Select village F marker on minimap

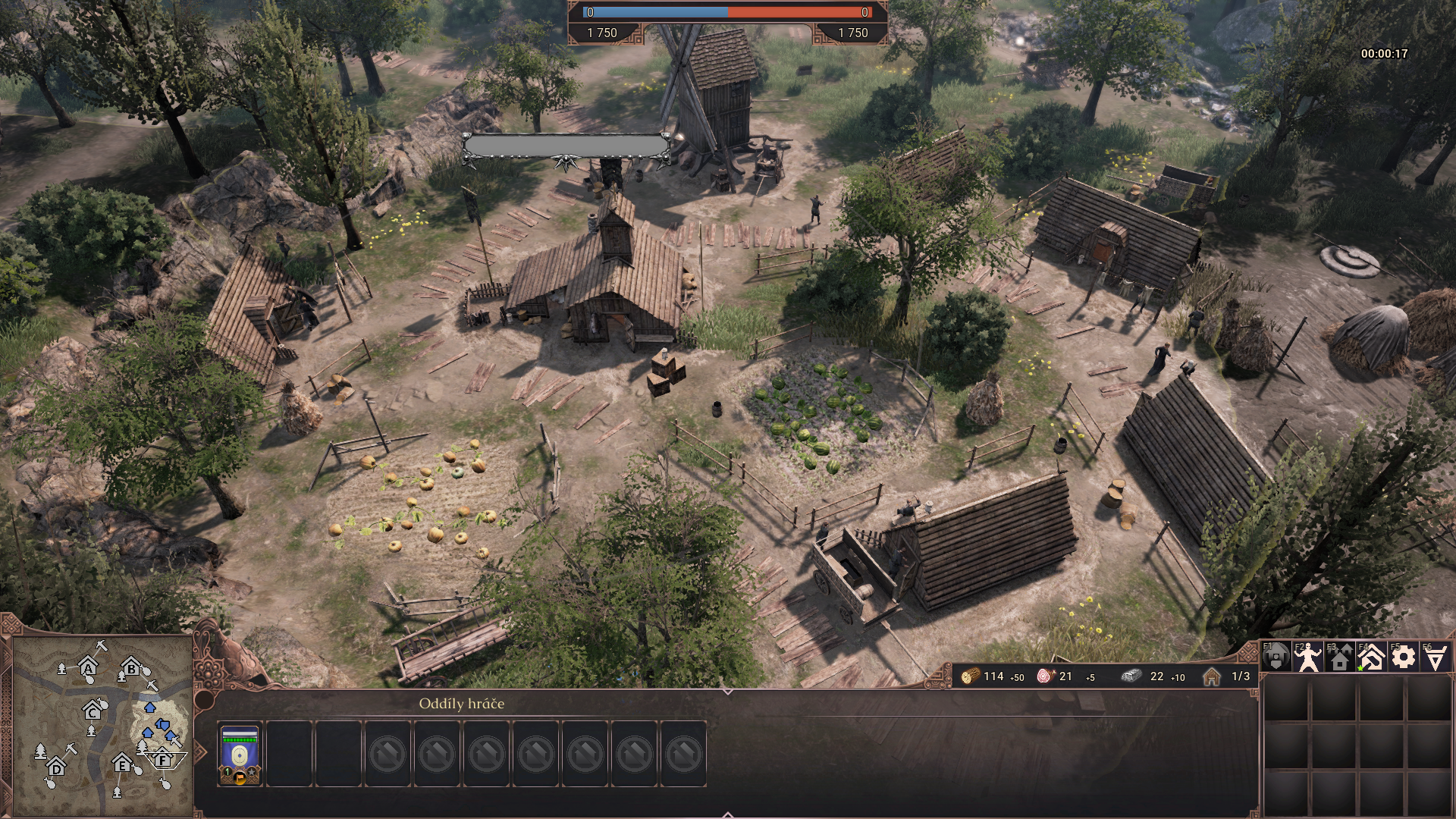[x=162, y=759]
